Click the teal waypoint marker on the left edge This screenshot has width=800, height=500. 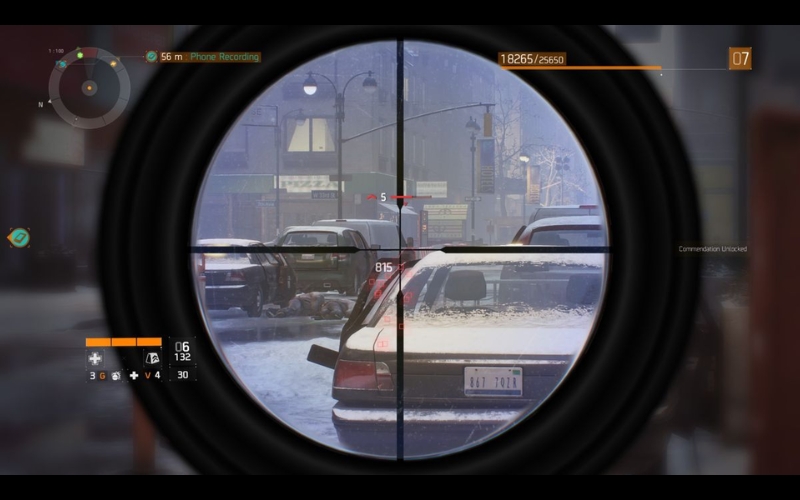(18, 237)
